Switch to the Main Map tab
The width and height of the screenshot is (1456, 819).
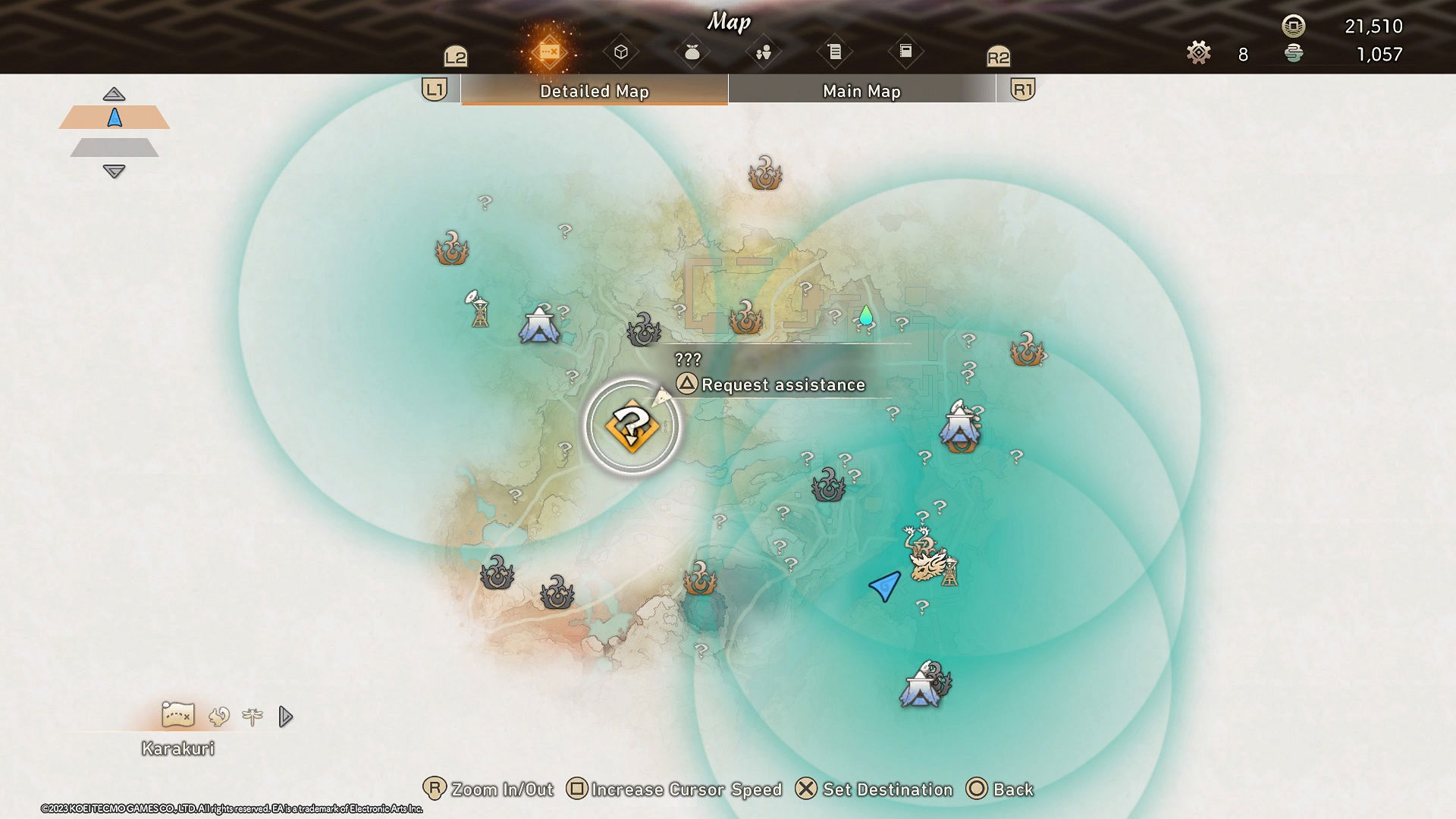(x=861, y=91)
